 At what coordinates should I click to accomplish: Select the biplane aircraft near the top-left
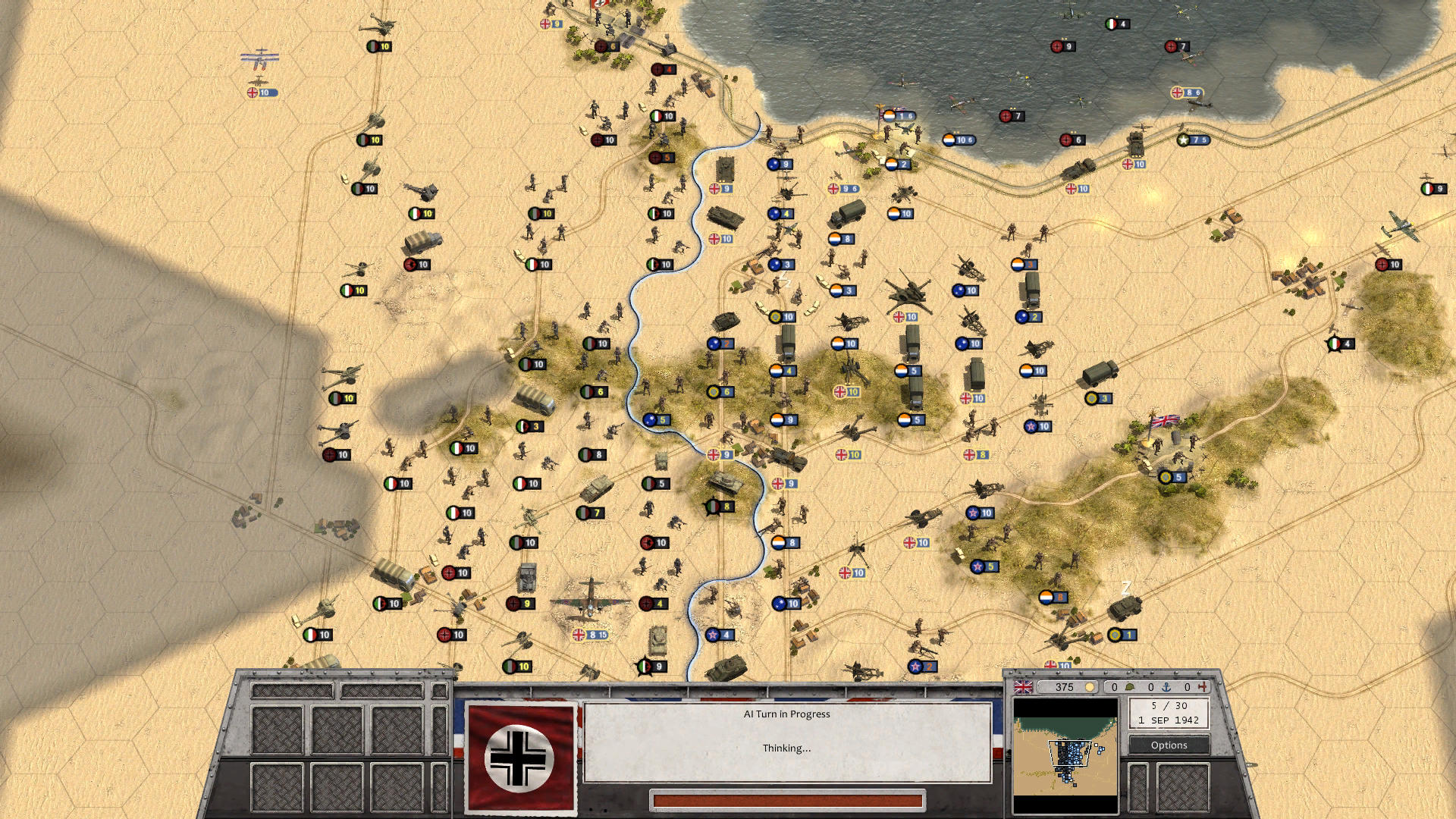click(261, 58)
